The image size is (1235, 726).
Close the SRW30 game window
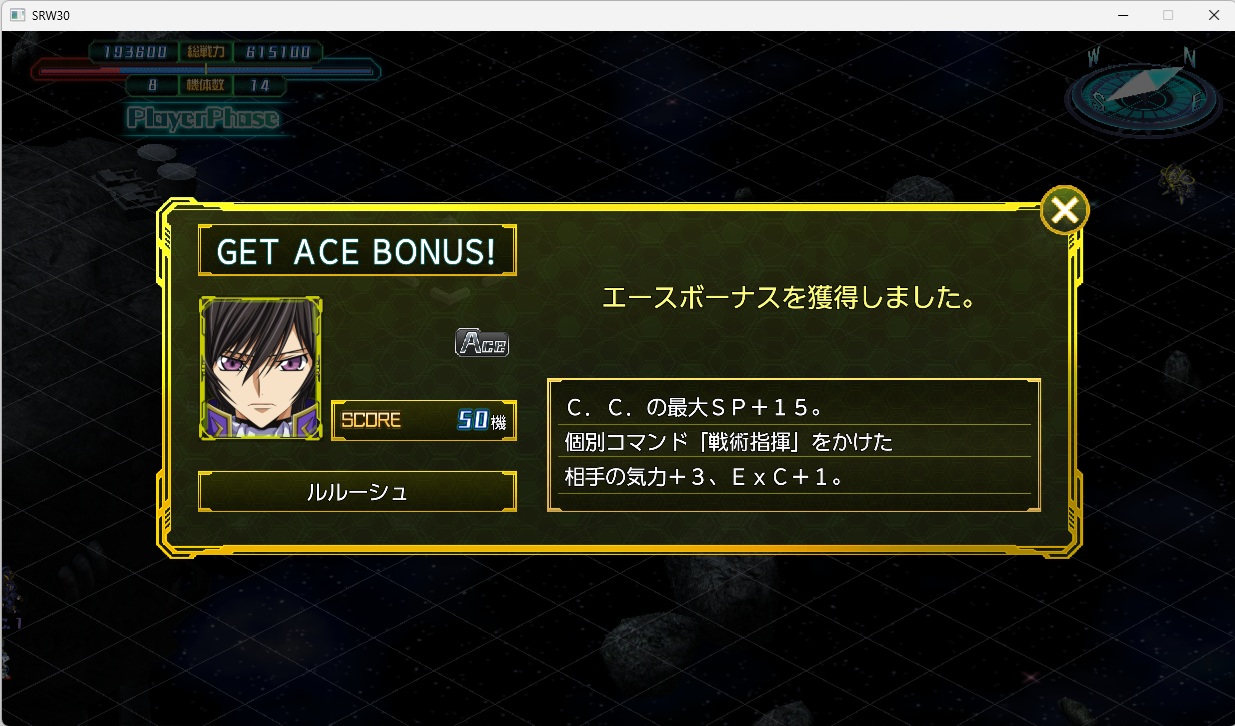pyautogui.click(x=1212, y=15)
